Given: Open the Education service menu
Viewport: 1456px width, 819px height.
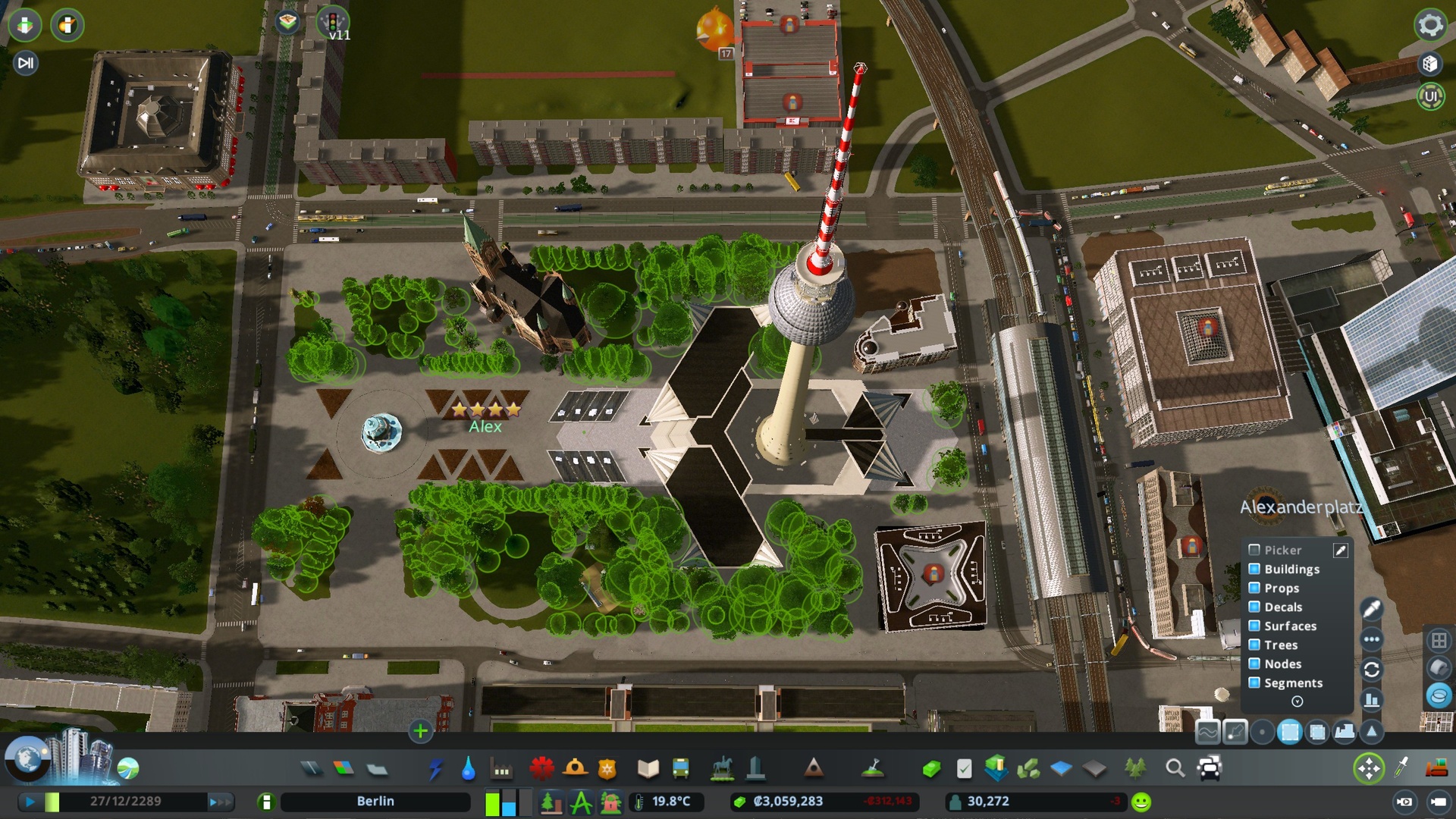Looking at the screenshot, I should (x=648, y=767).
